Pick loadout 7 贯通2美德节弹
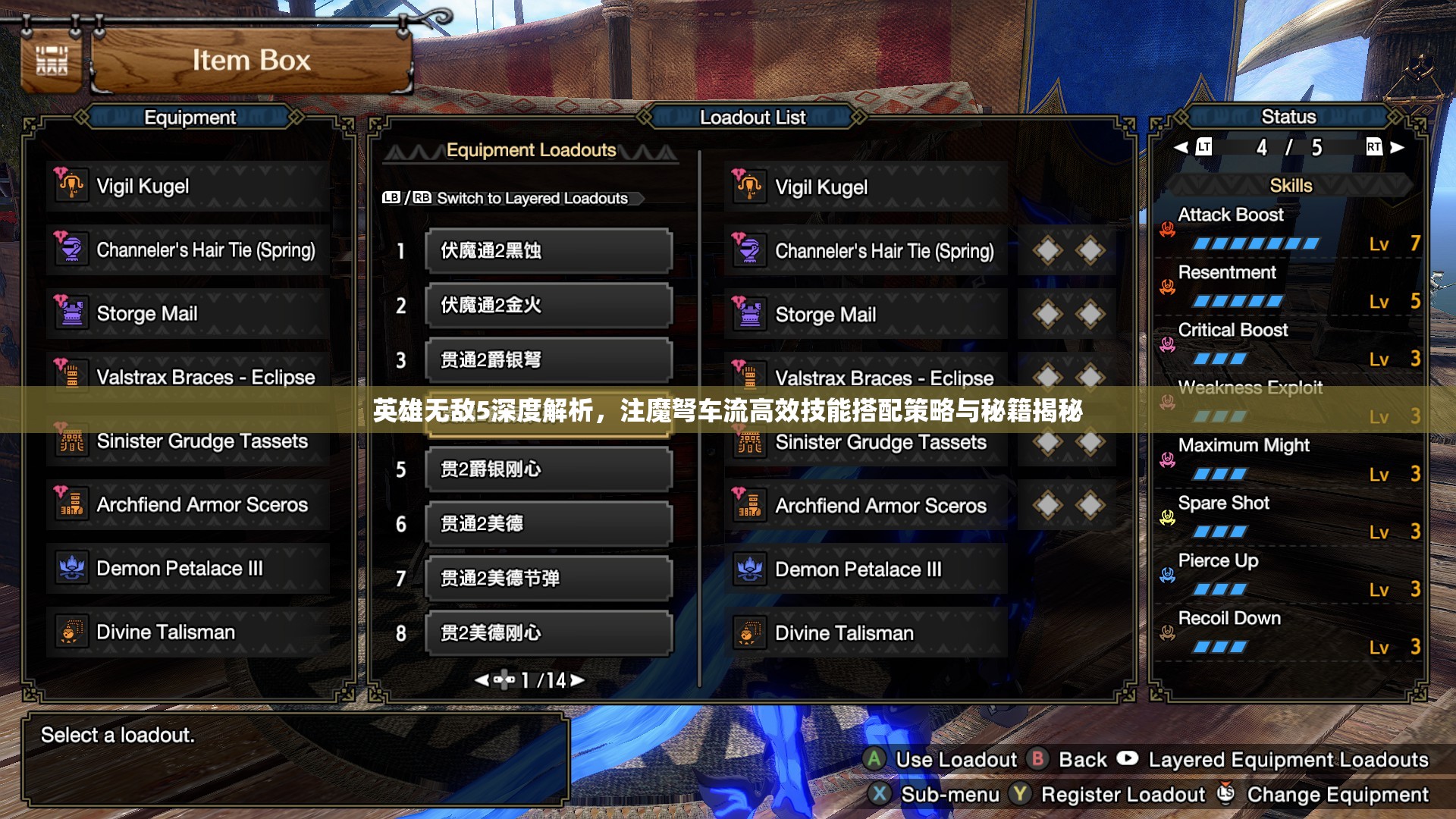The image size is (1456, 819). pyautogui.click(x=549, y=579)
